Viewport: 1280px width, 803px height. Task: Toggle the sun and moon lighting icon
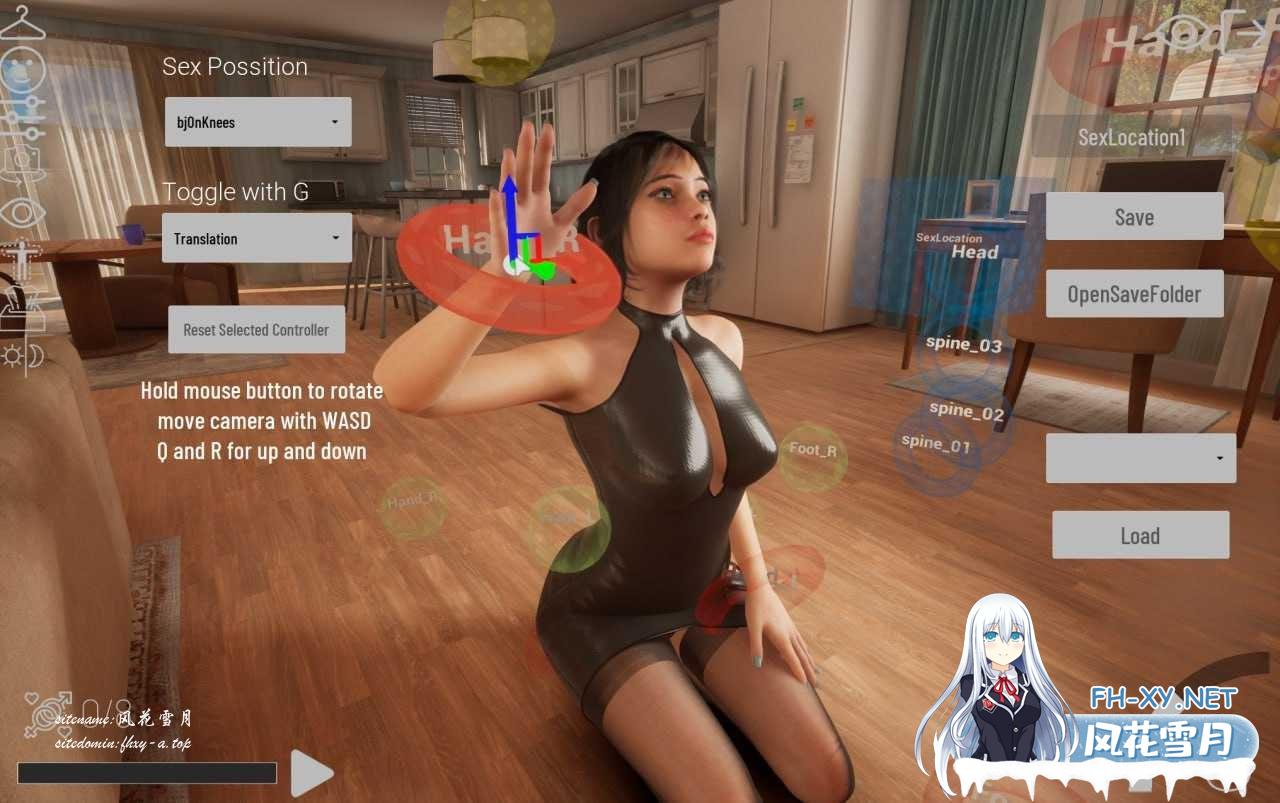tap(22, 355)
